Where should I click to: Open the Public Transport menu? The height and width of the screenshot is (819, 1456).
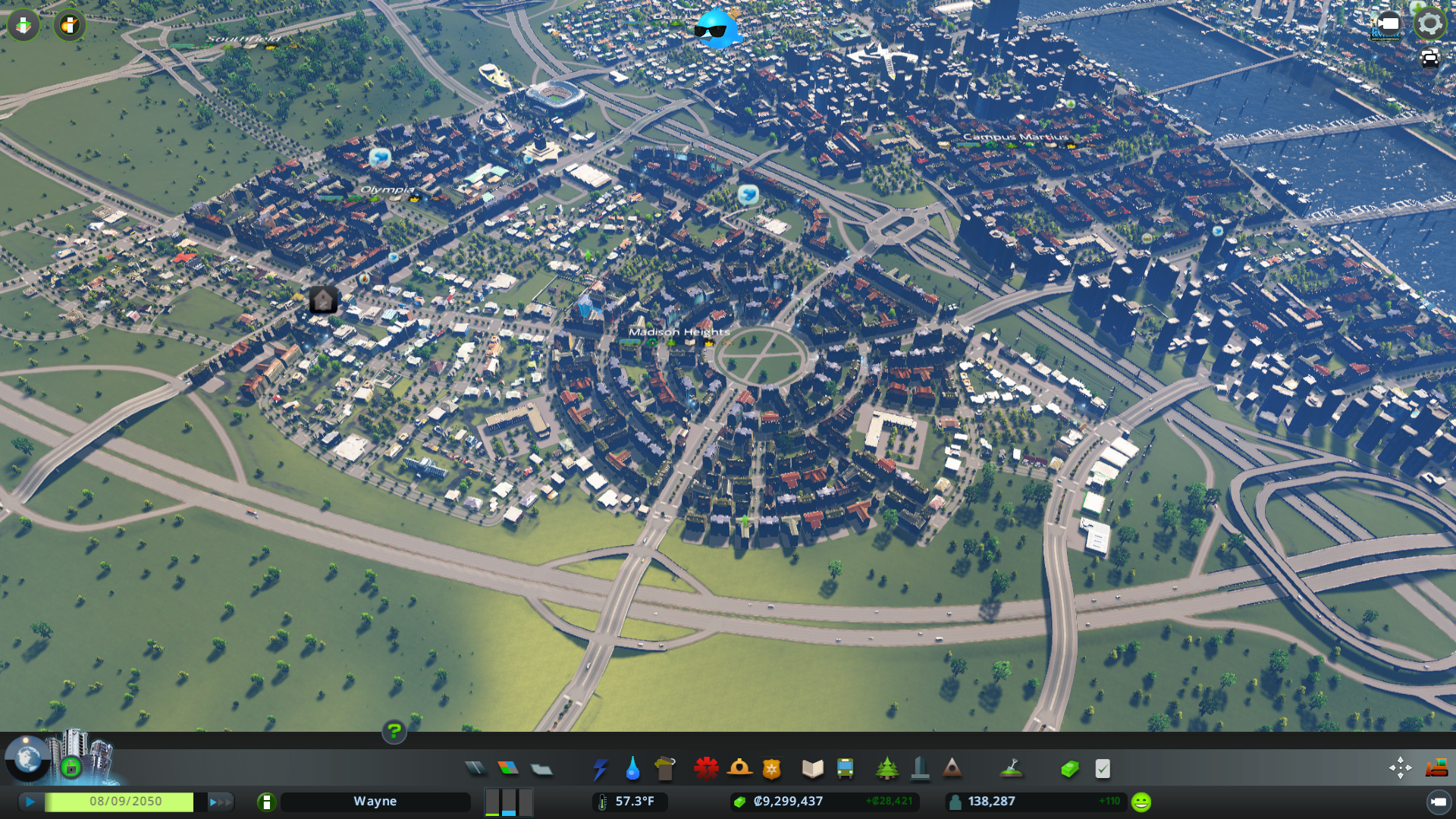pos(847,768)
